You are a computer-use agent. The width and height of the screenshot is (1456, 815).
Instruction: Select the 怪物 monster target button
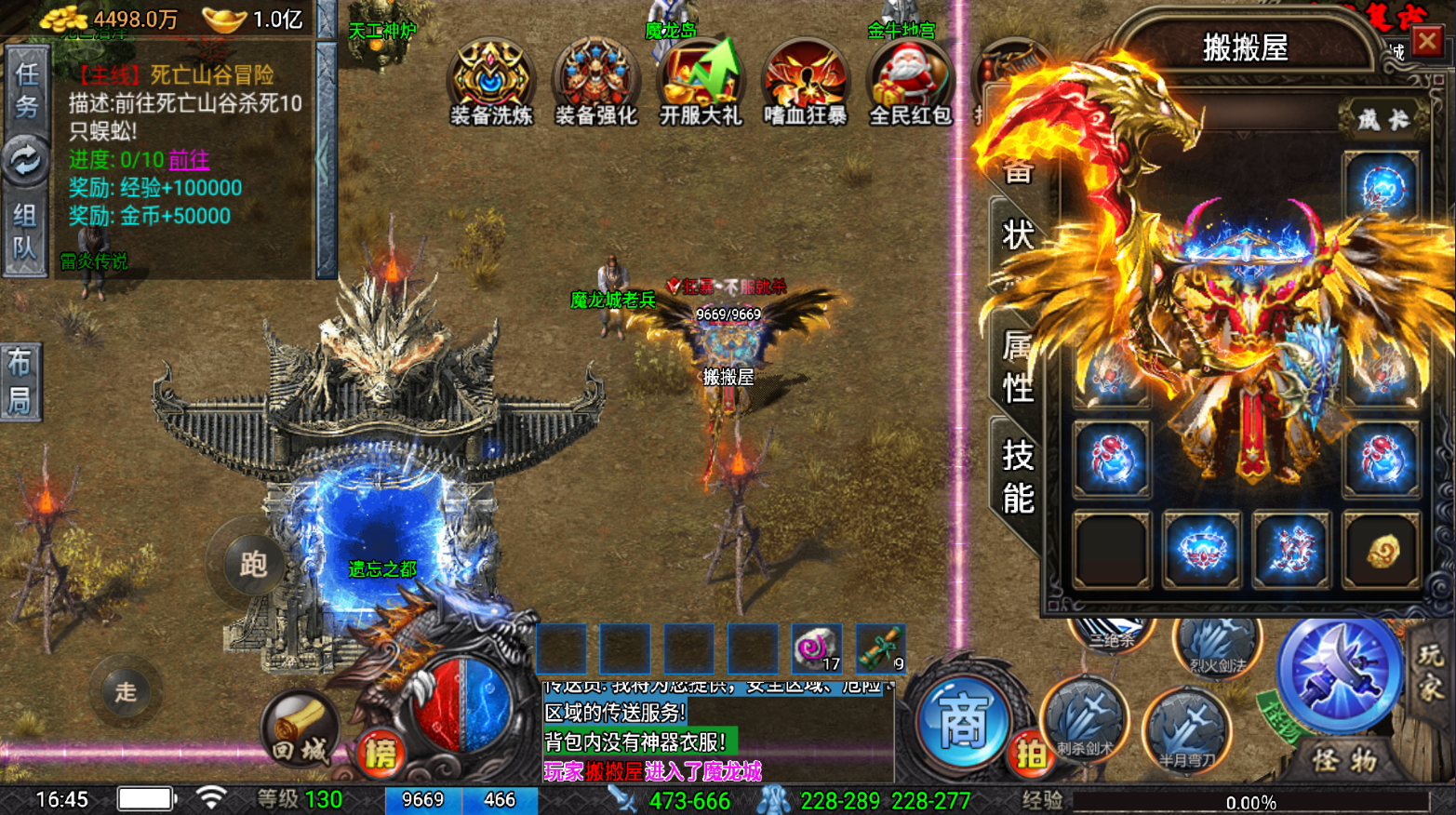click(1343, 760)
